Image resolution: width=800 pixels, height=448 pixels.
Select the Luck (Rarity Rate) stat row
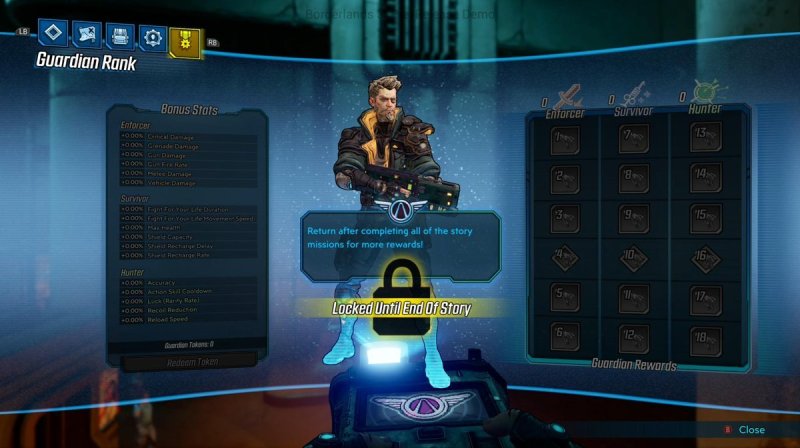pos(187,302)
